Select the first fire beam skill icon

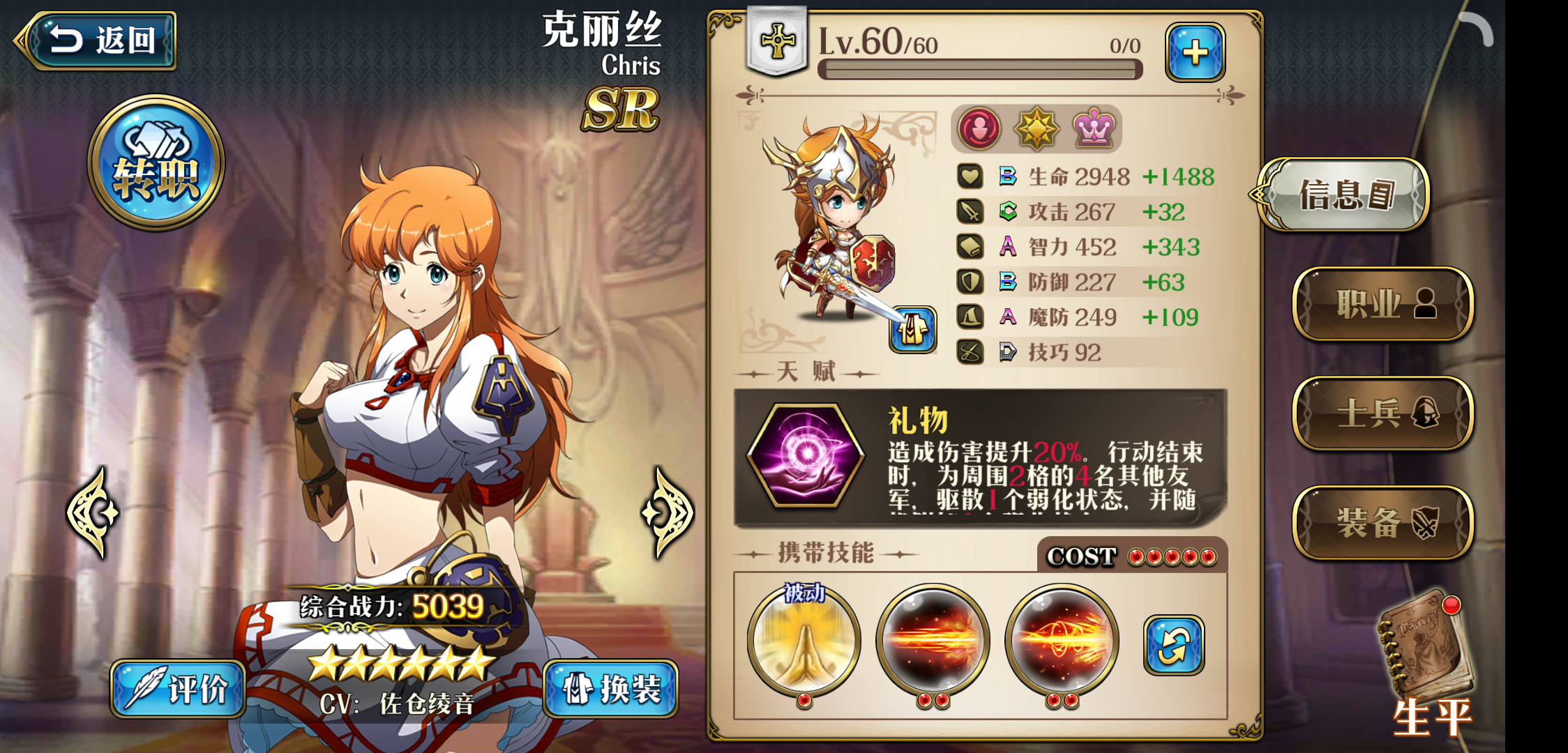pyautogui.click(x=933, y=639)
